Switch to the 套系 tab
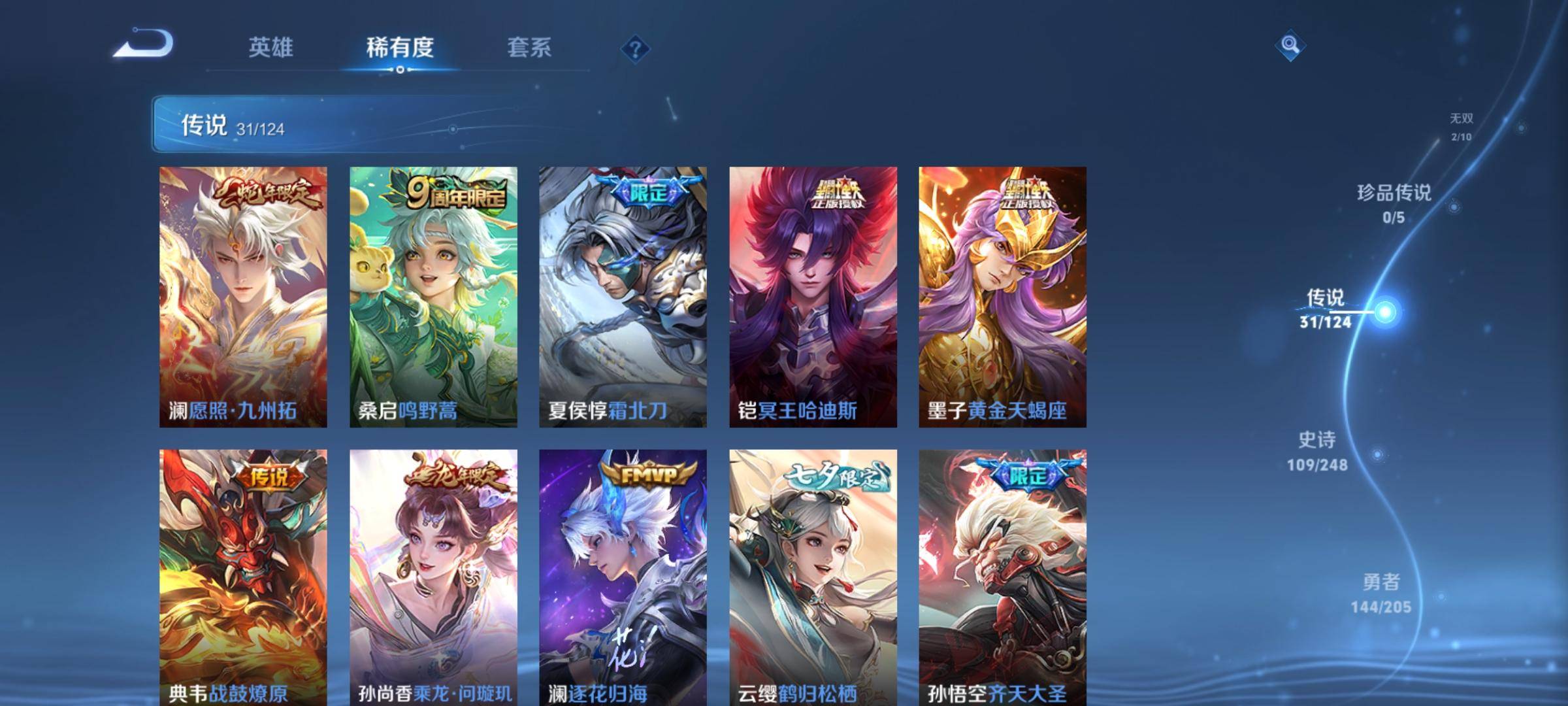This screenshot has height=706, width=1568. click(x=529, y=48)
